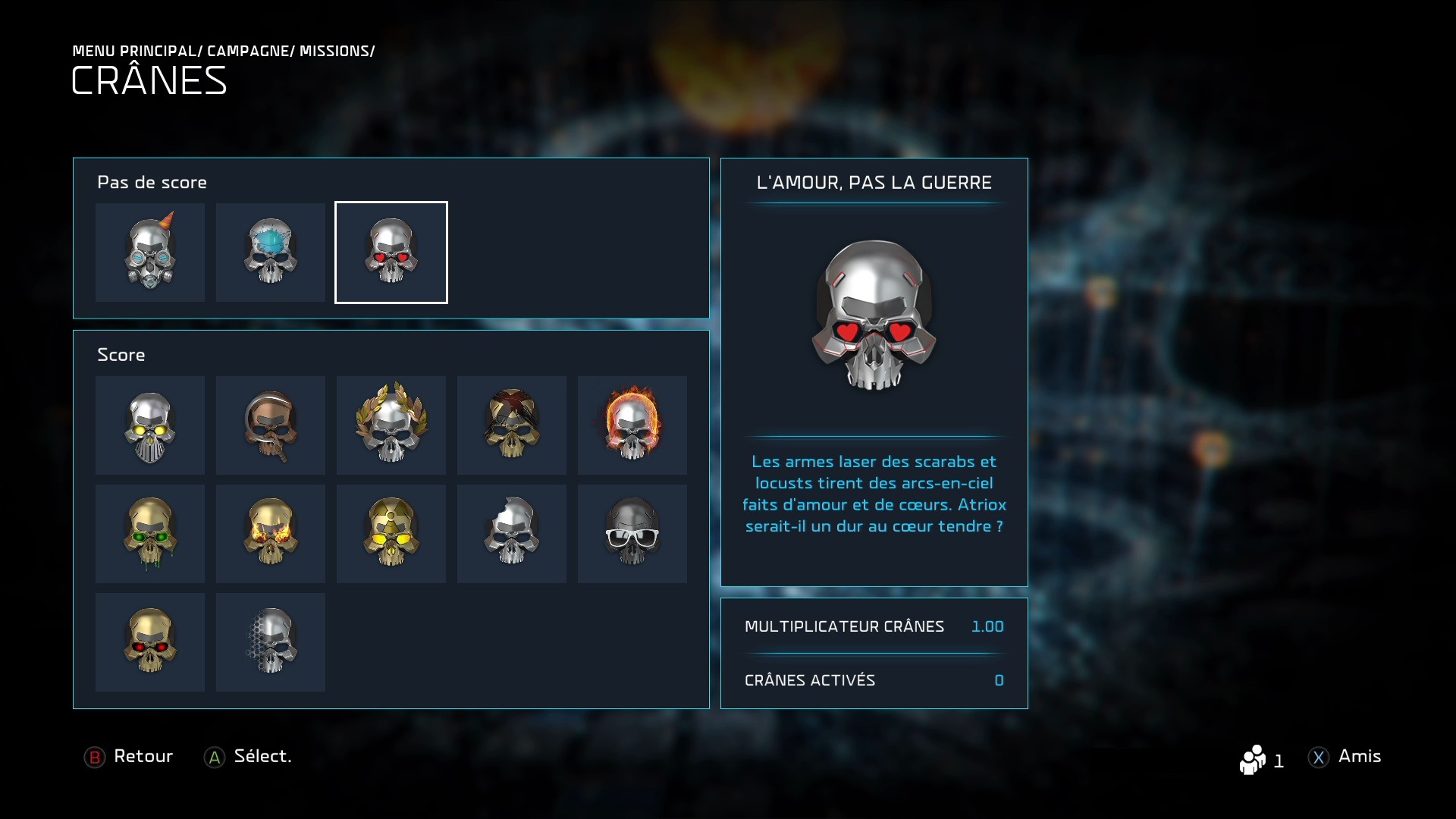The image size is (1456, 819).
Task: Toggle the heart-eyed skull tile
Action: point(391,253)
